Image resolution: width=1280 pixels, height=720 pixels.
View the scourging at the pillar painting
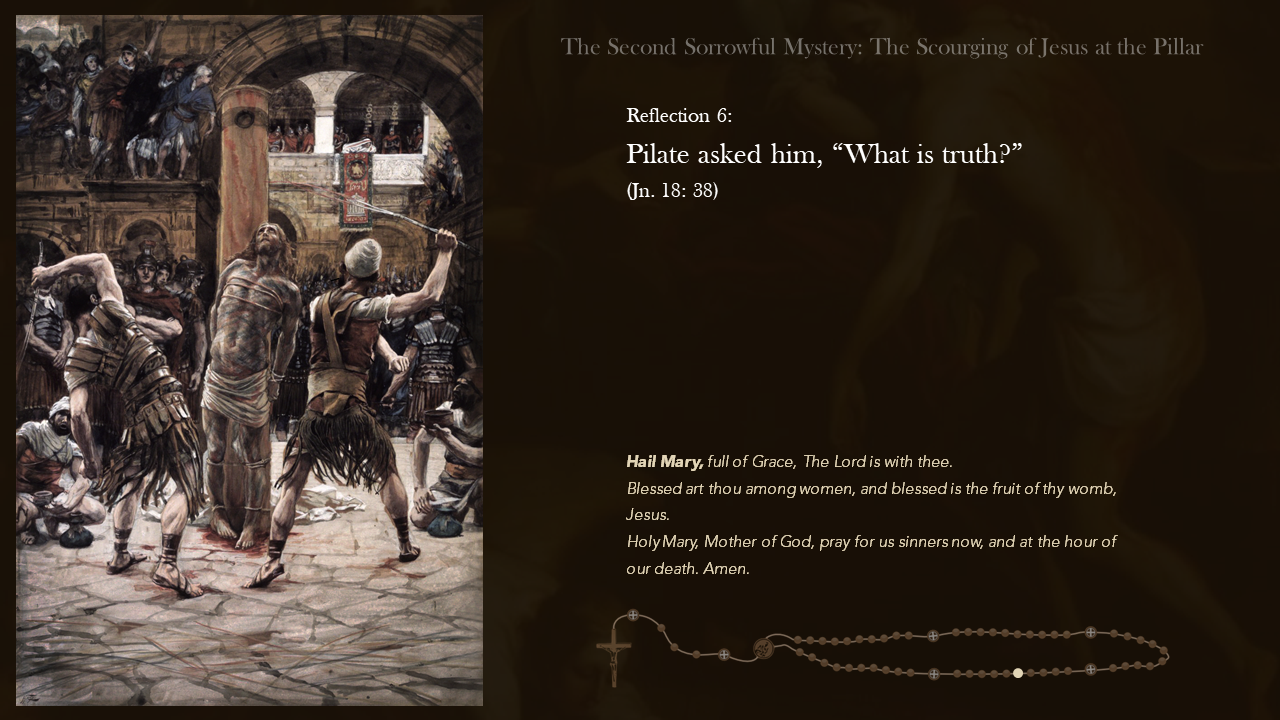pos(249,360)
